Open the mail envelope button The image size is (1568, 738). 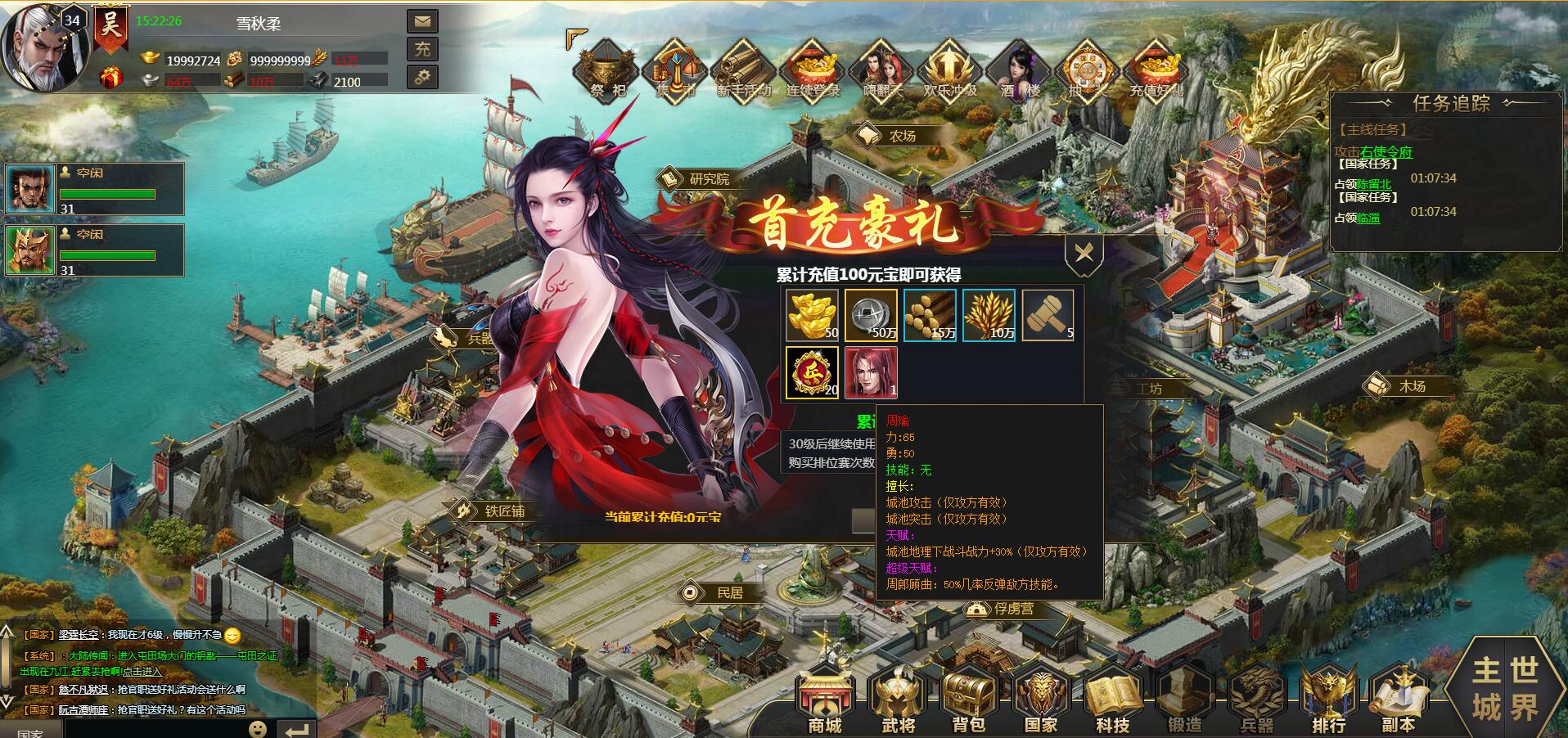422,21
